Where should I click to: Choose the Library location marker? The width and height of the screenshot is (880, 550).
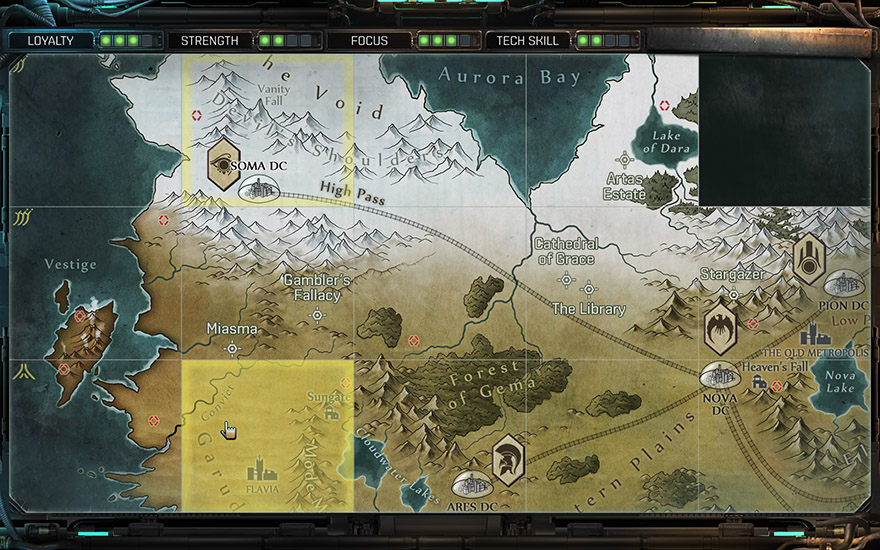589,288
